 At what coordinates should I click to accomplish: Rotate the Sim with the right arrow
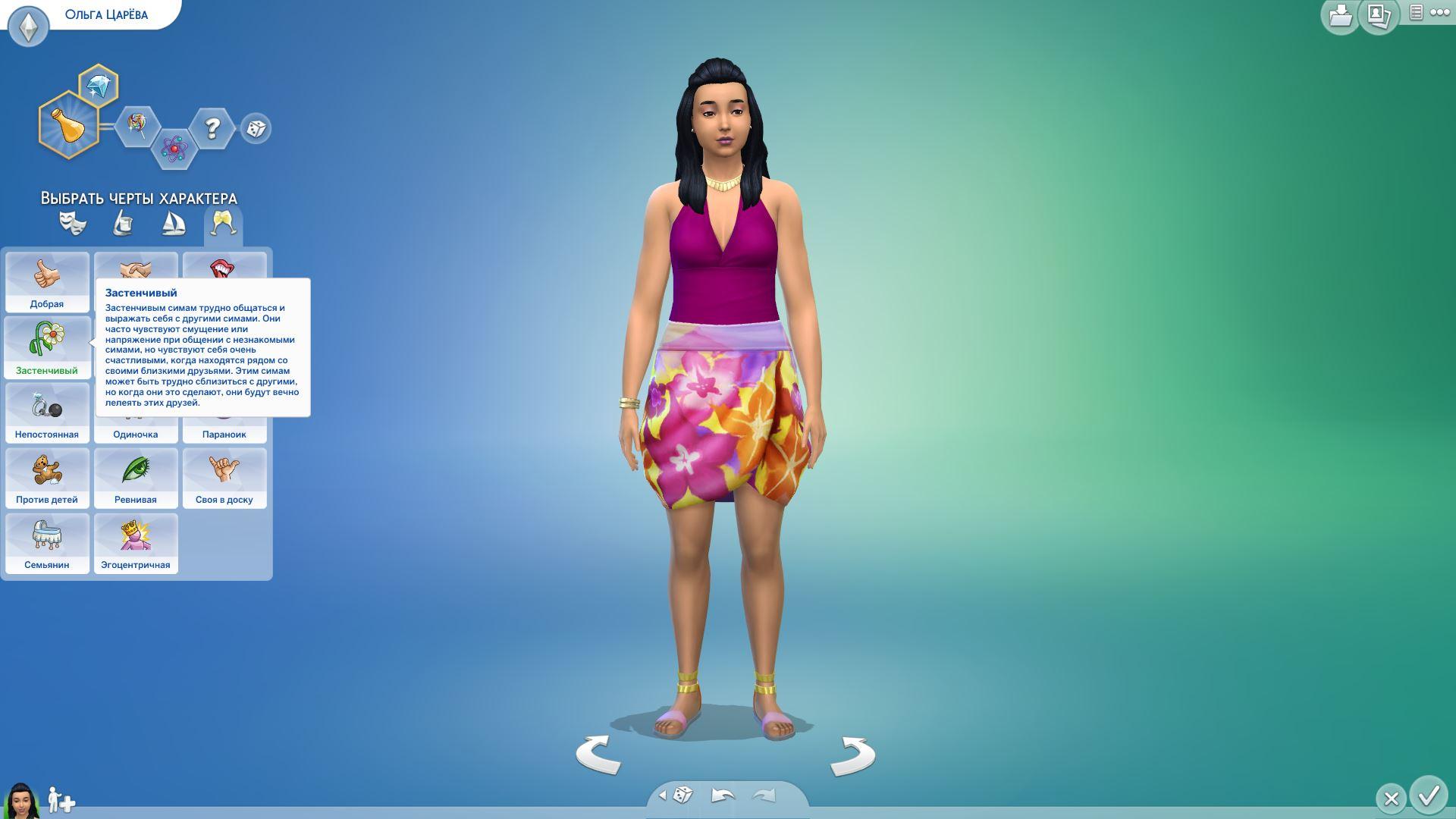(x=852, y=756)
